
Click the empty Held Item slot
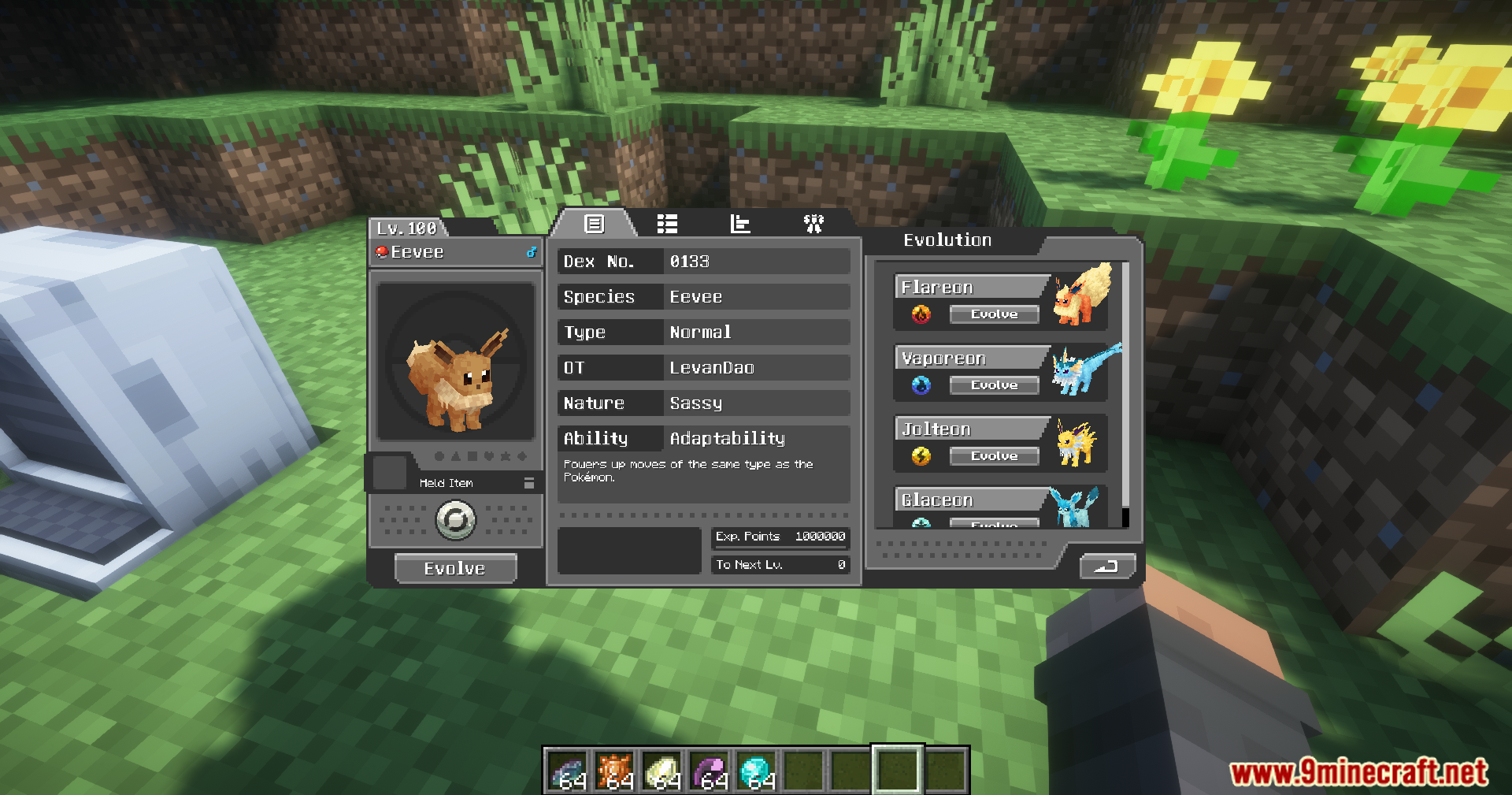(389, 472)
